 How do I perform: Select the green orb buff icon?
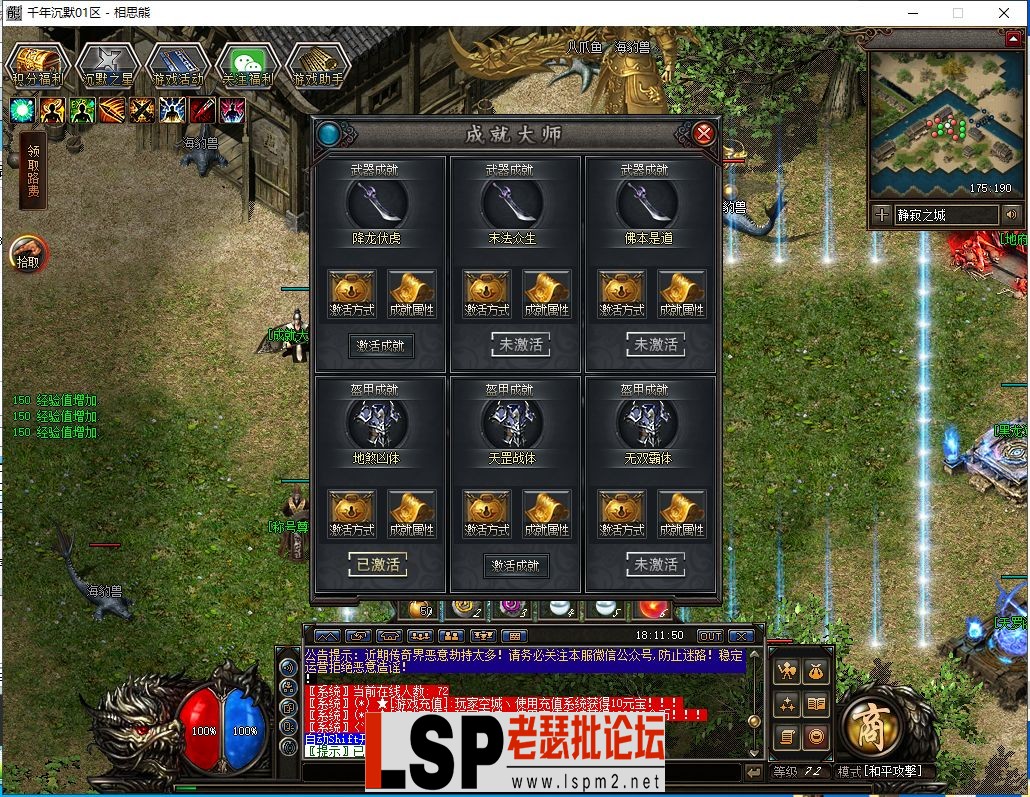click(x=23, y=110)
